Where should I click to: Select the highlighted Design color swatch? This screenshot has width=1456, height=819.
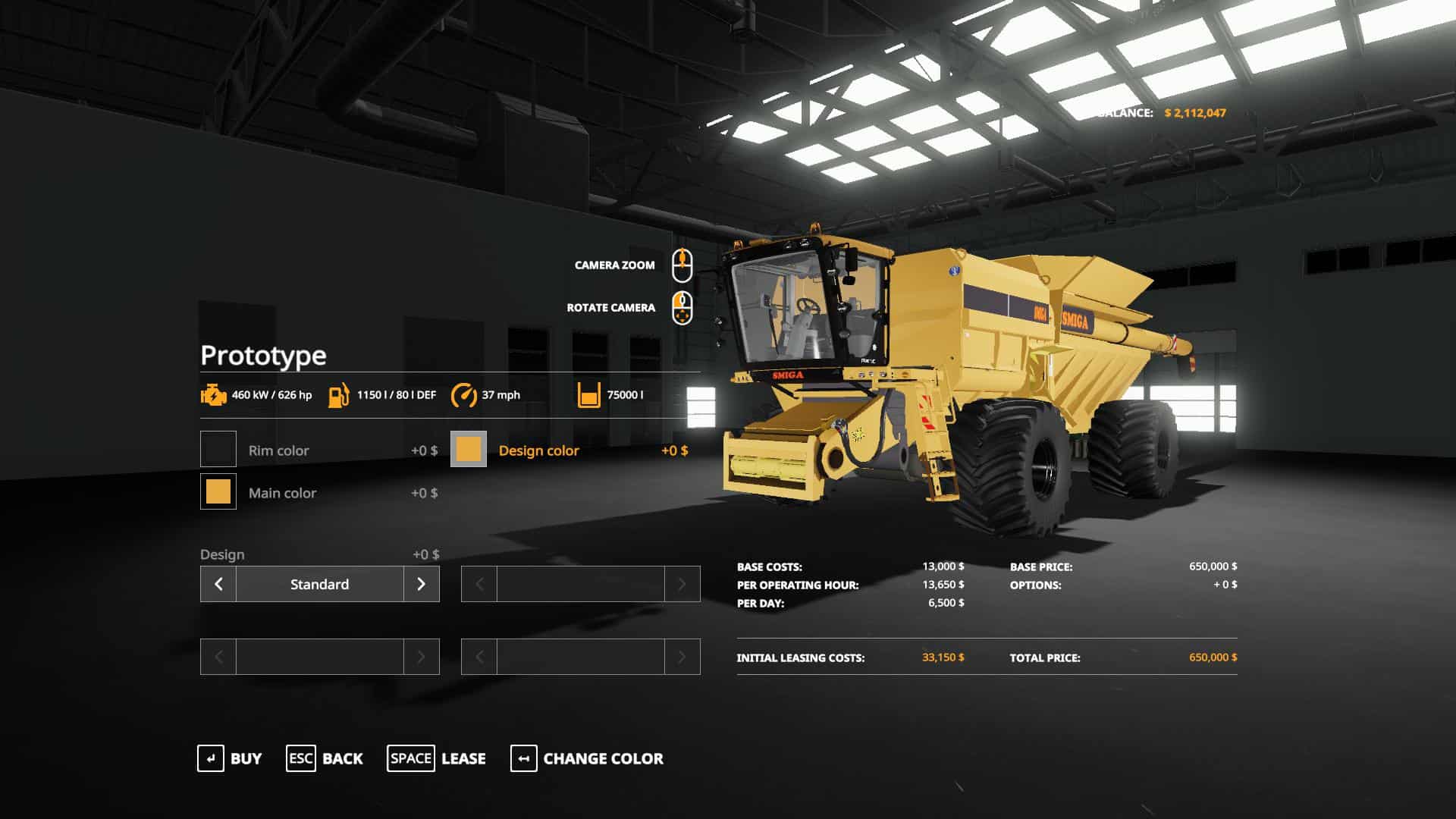[469, 450]
